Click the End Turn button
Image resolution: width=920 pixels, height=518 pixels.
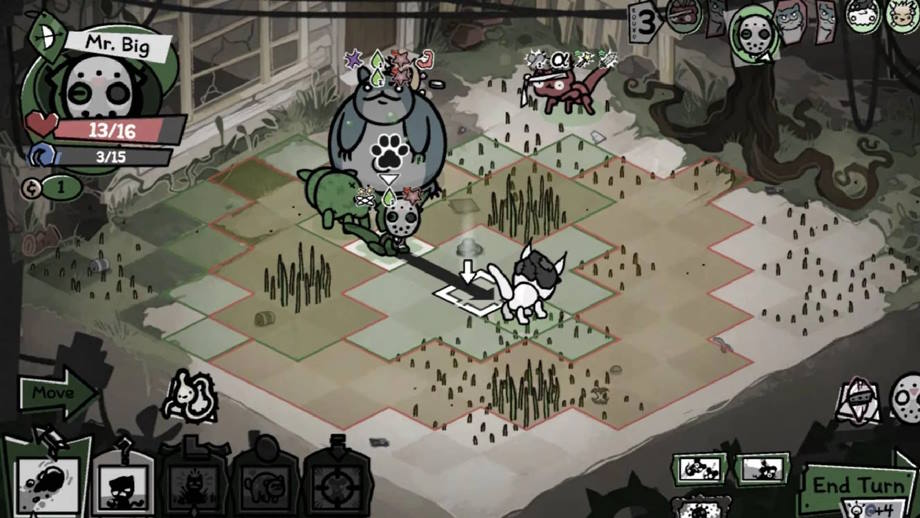[x=860, y=486]
